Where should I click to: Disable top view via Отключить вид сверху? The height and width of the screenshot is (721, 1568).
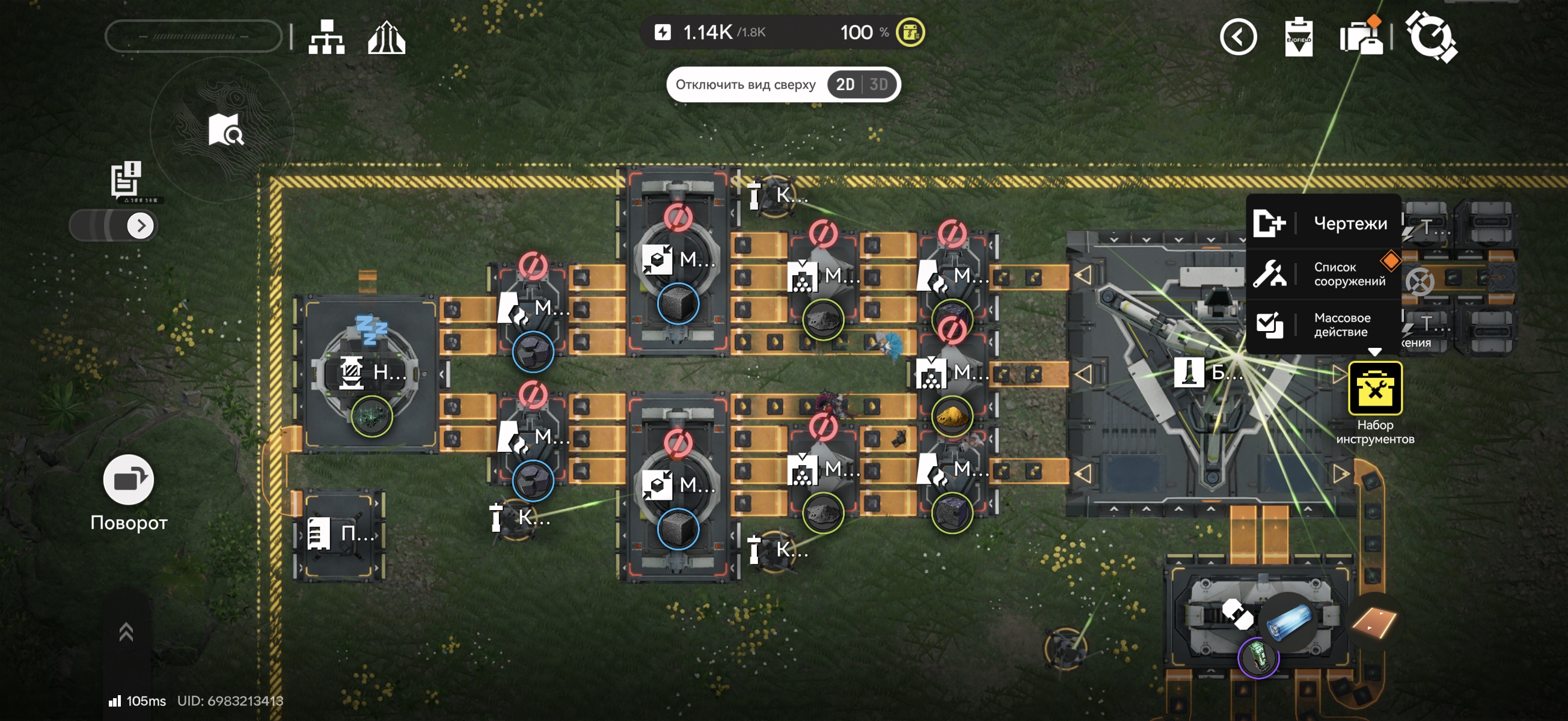click(745, 85)
